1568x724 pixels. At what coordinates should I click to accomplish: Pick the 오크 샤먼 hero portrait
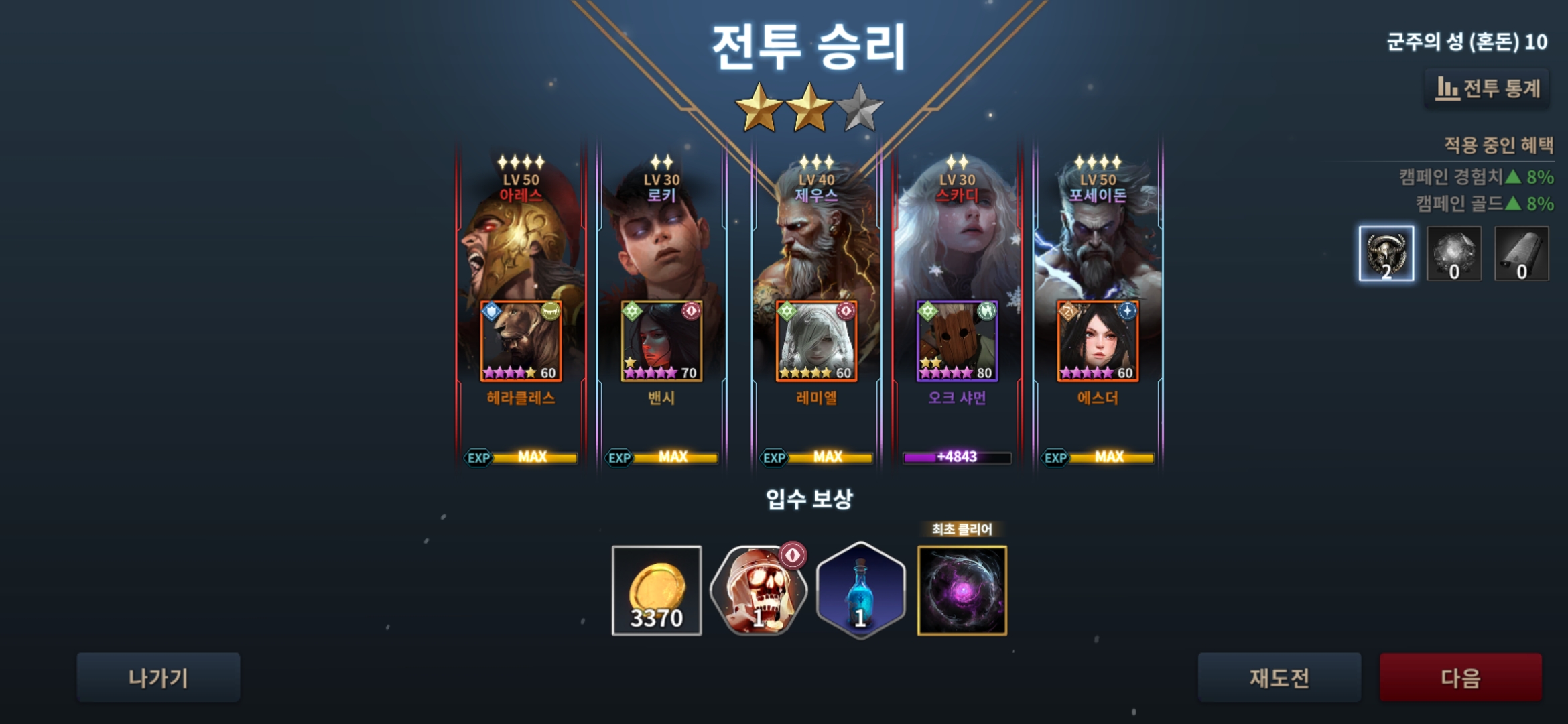click(957, 342)
